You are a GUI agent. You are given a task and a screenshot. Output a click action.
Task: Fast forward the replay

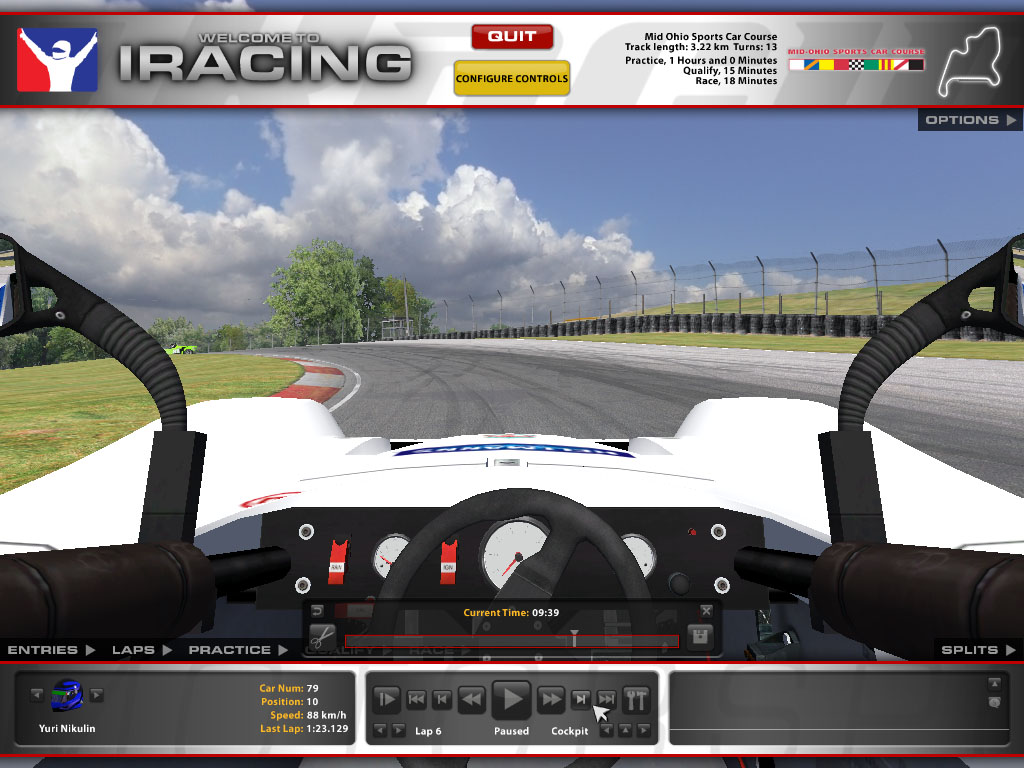(551, 699)
